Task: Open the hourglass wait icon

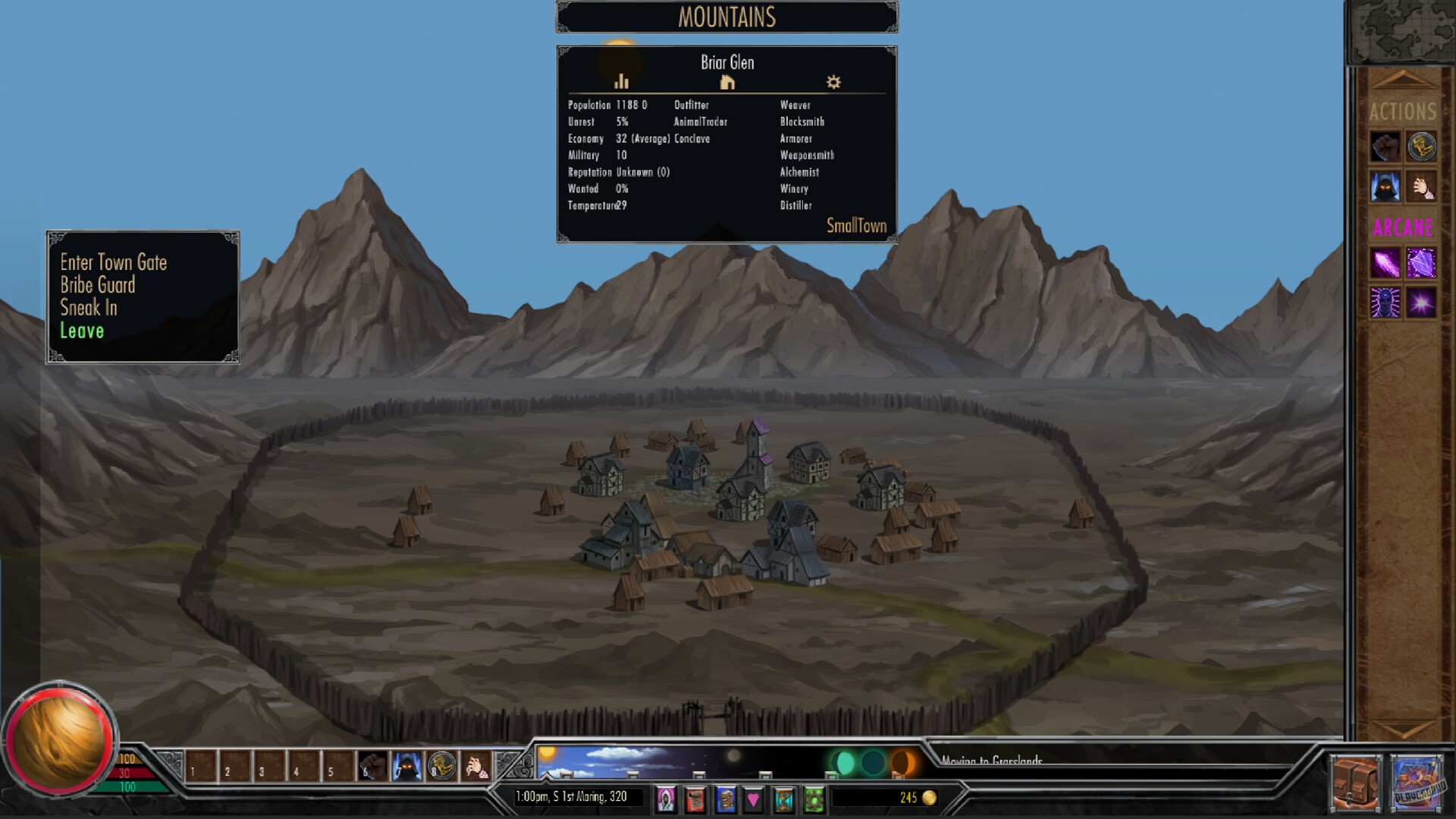Action: (x=783, y=798)
